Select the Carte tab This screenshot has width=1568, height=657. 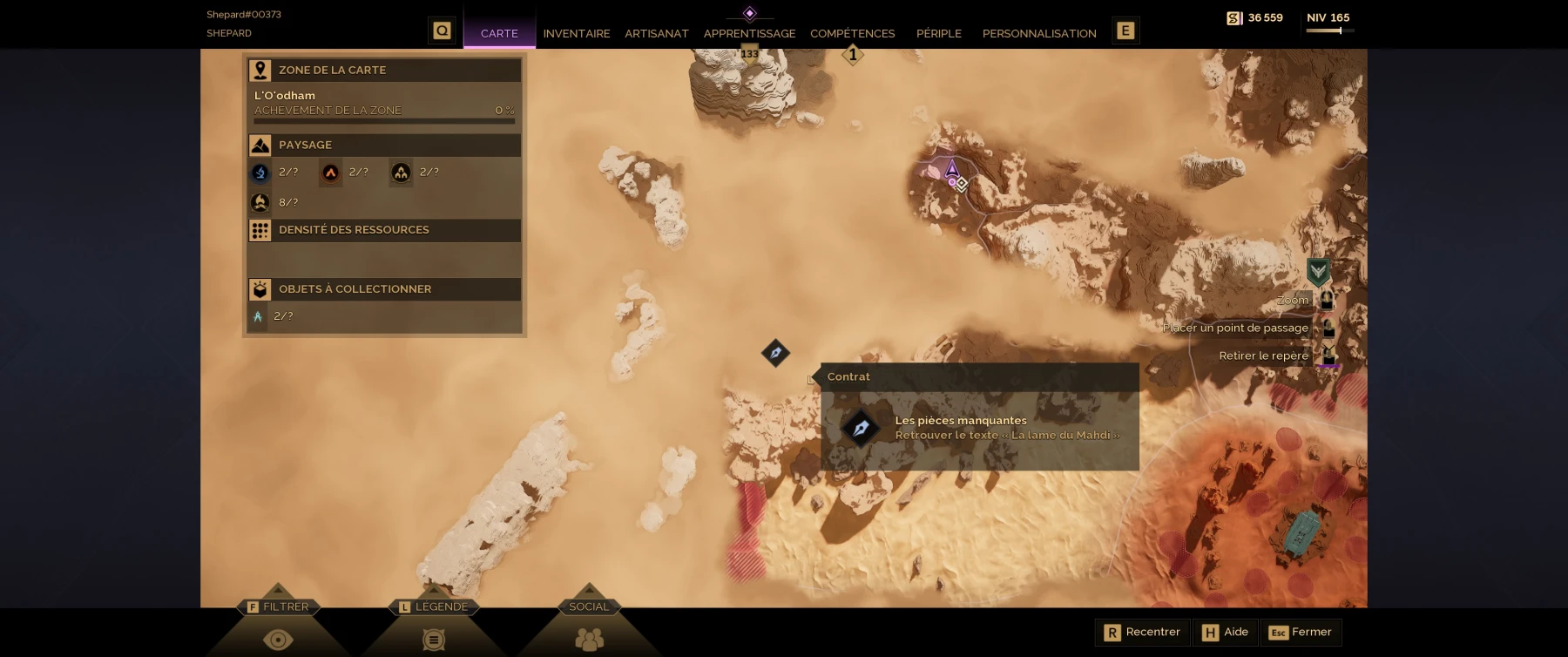click(x=499, y=33)
